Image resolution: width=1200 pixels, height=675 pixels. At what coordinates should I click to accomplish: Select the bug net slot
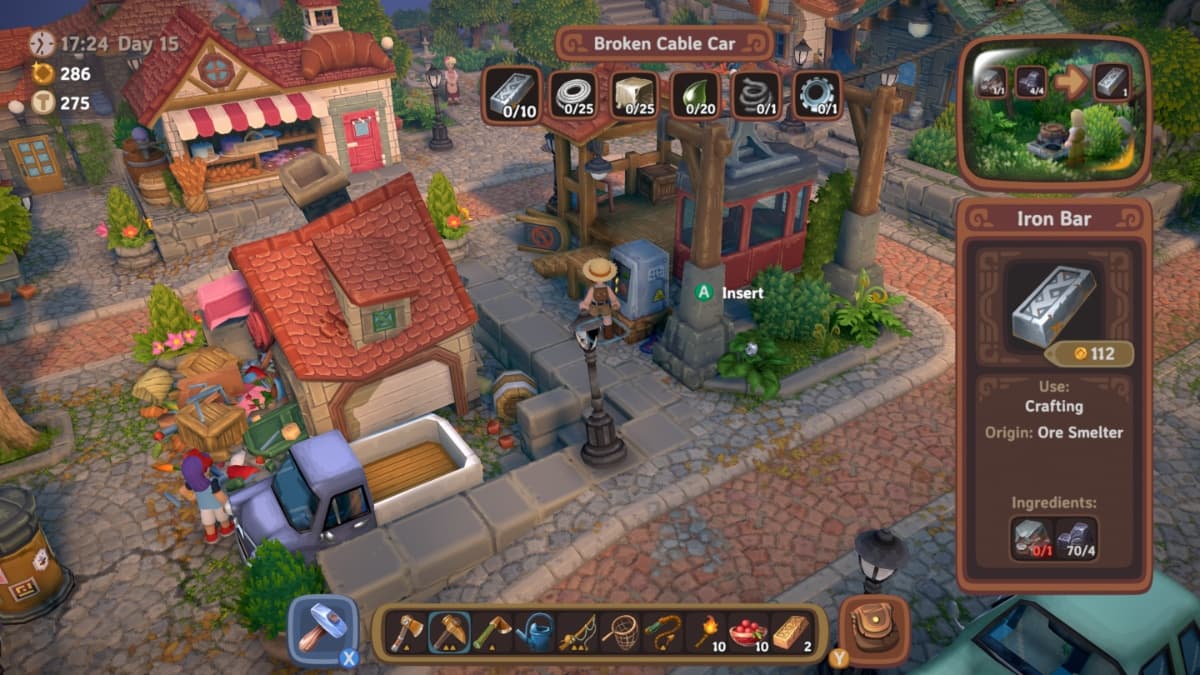pyautogui.click(x=620, y=633)
